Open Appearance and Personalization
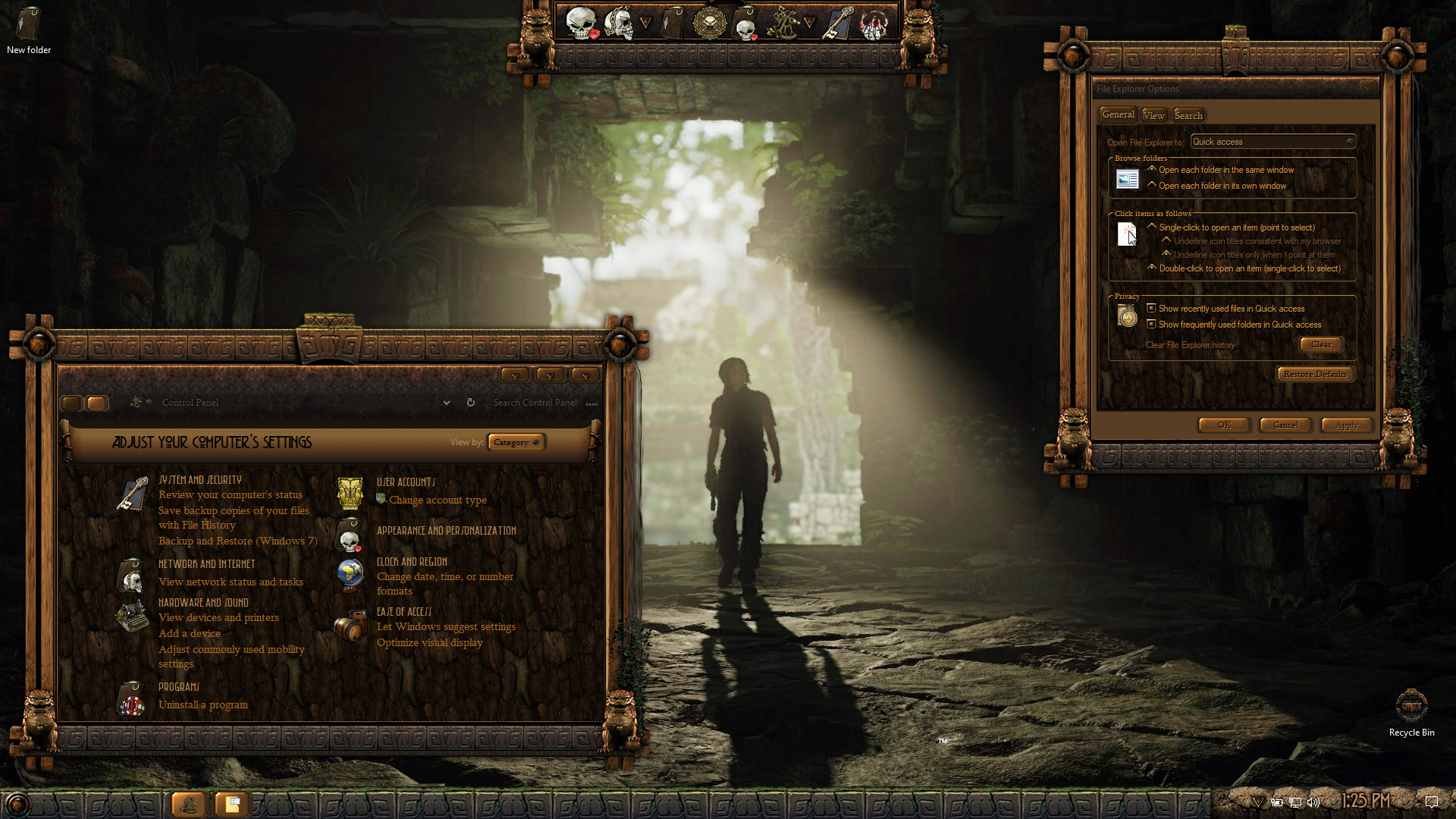The image size is (1456, 819). tap(446, 531)
